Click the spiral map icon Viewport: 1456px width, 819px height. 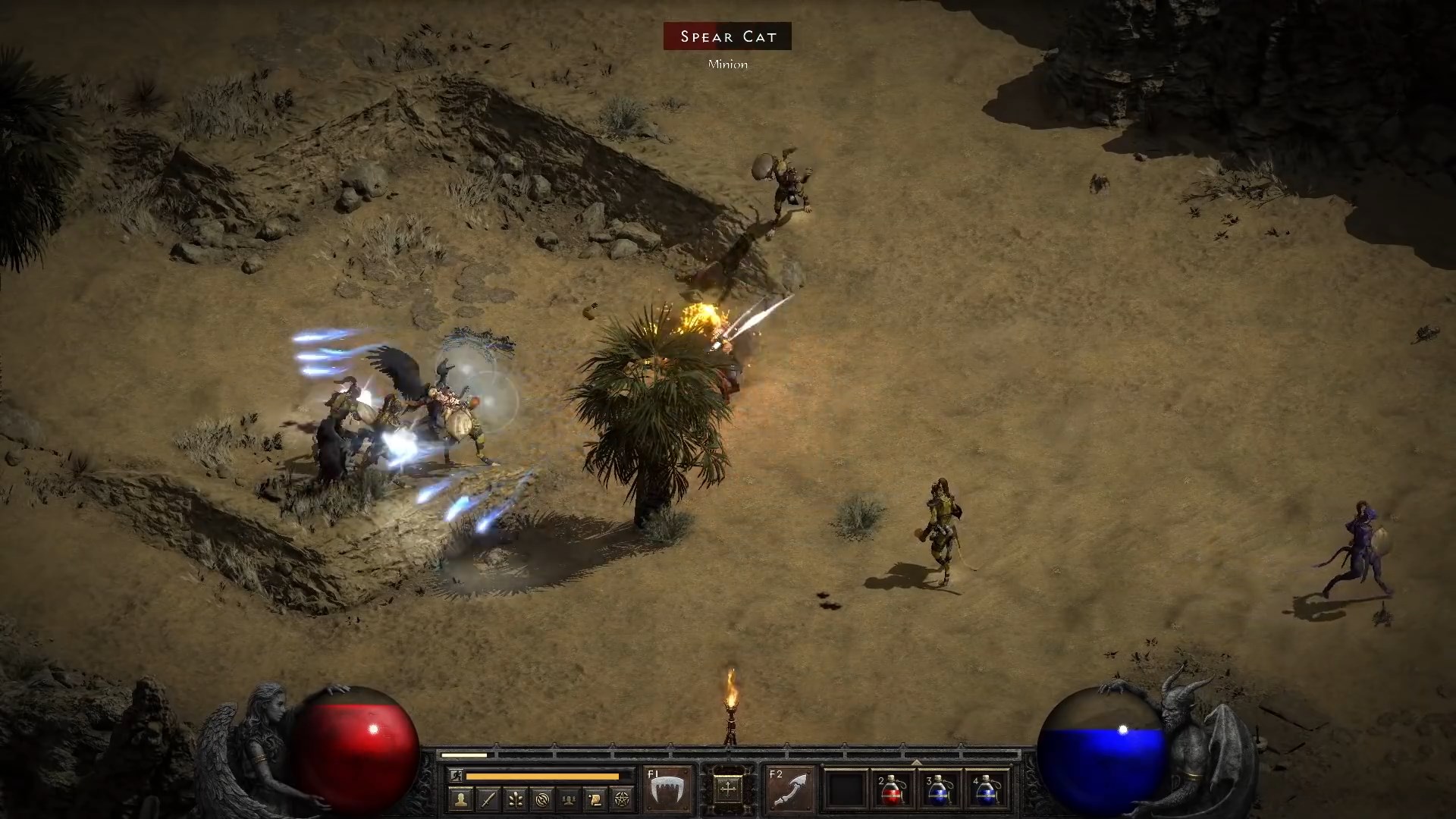tap(541, 799)
